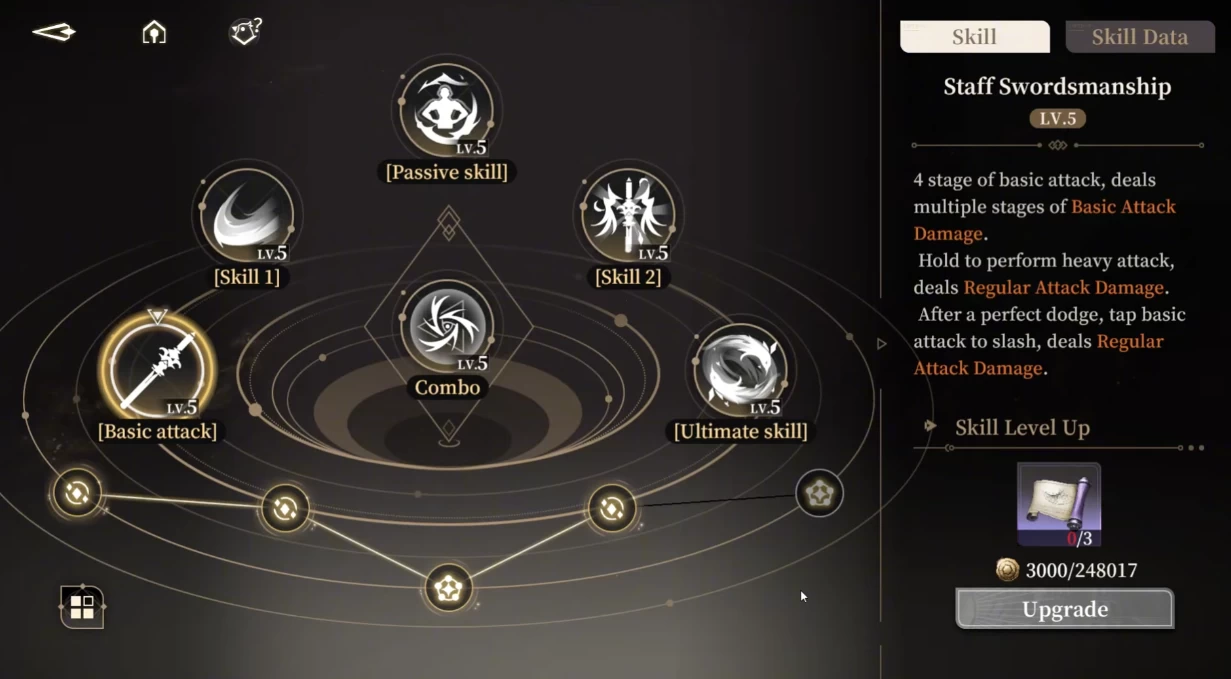Upgrade the Staff Swordsmanship skill
The height and width of the screenshot is (679, 1231).
[x=1064, y=609]
